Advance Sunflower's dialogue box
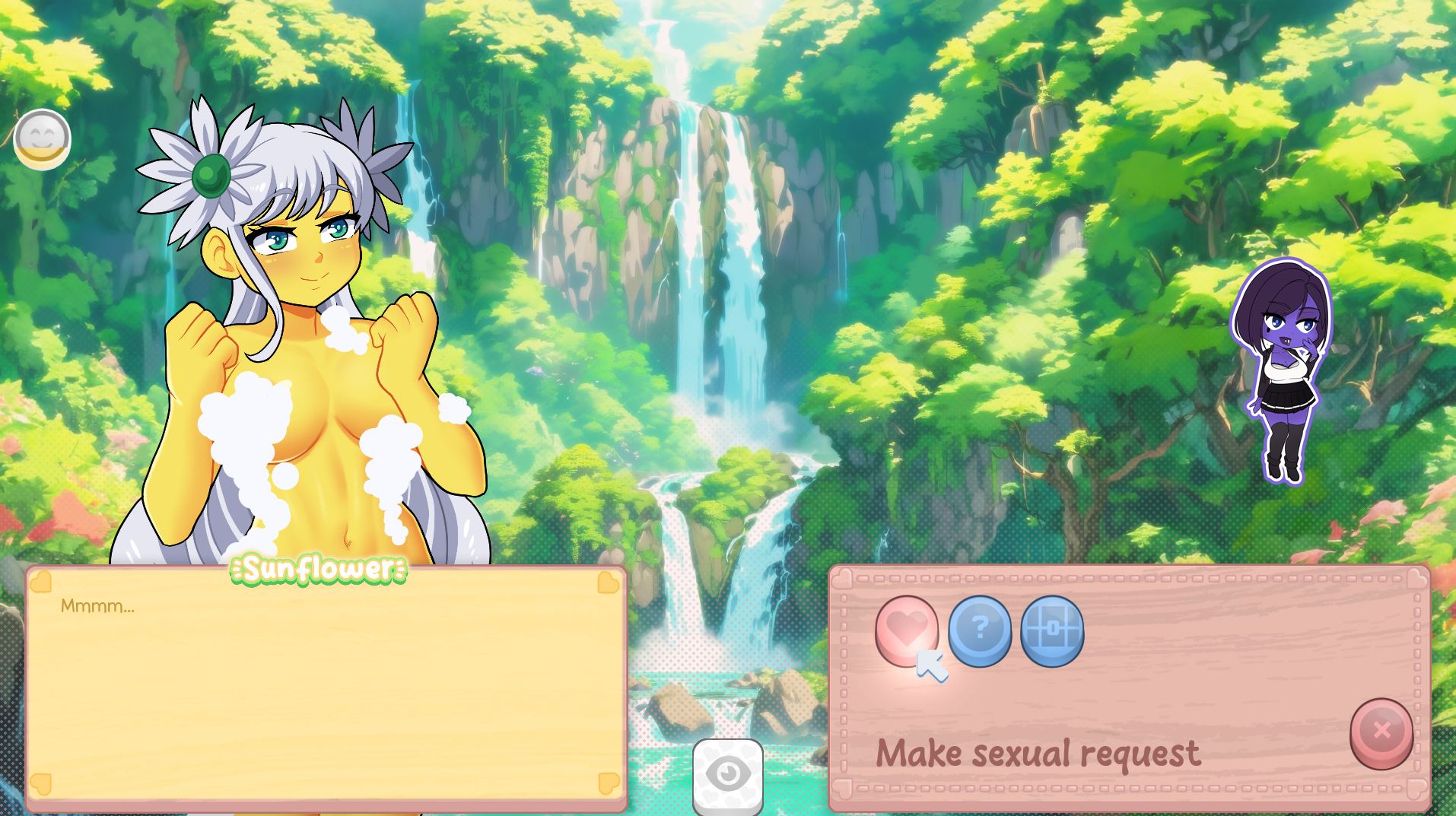 [326, 688]
